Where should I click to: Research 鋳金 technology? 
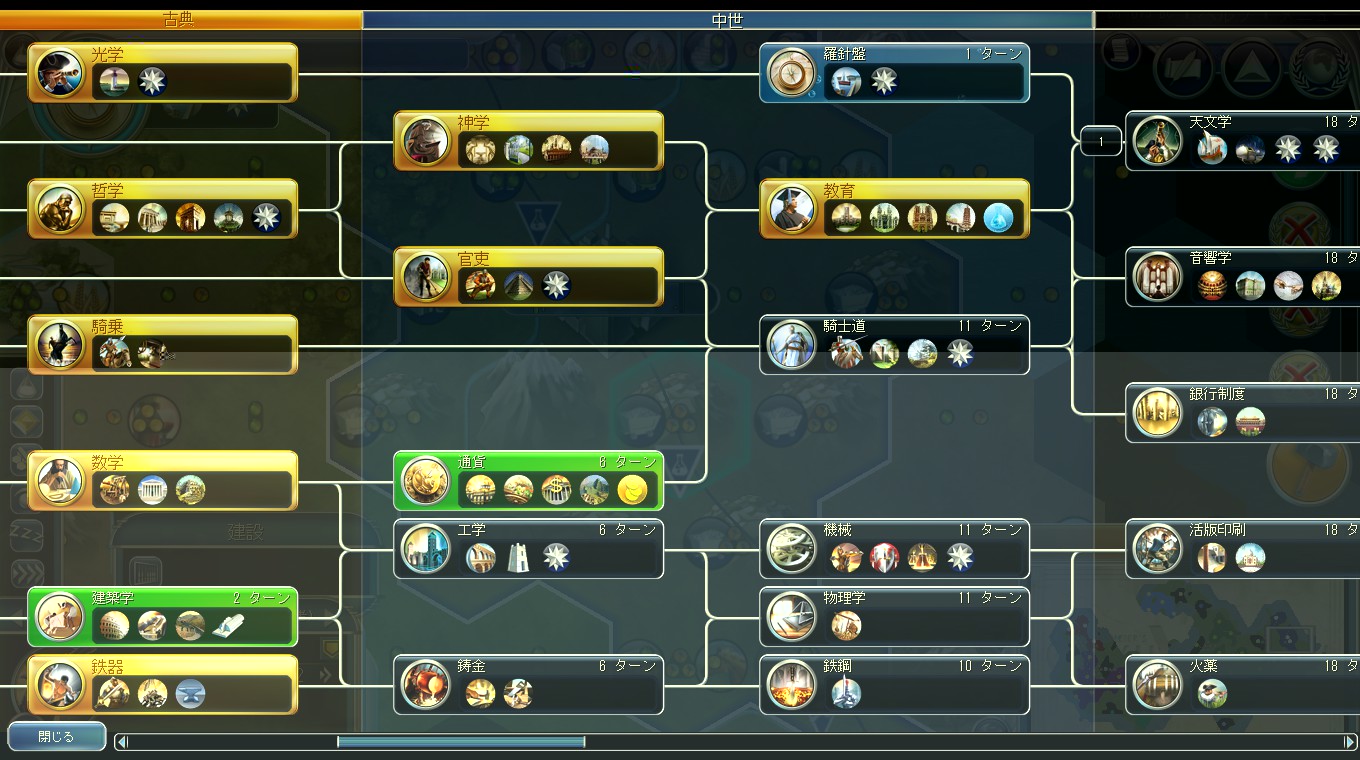click(529, 684)
